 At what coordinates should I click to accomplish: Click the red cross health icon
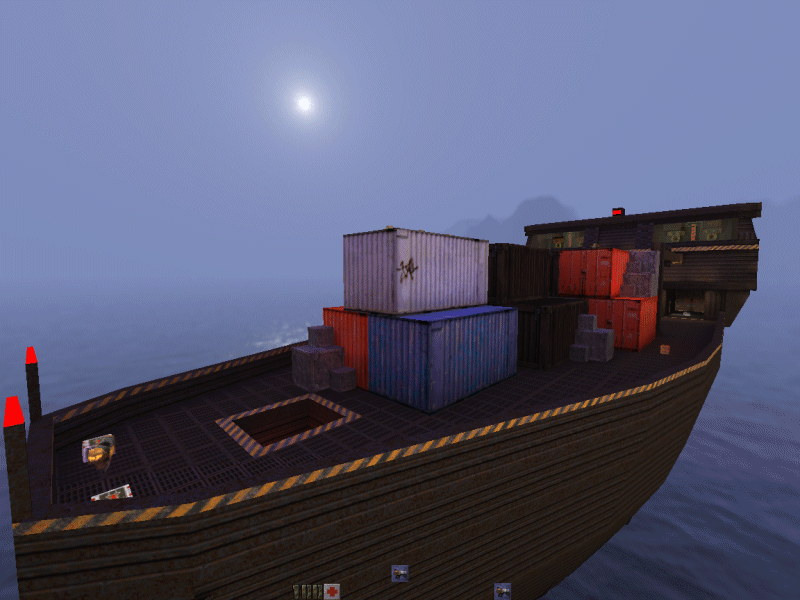331,591
